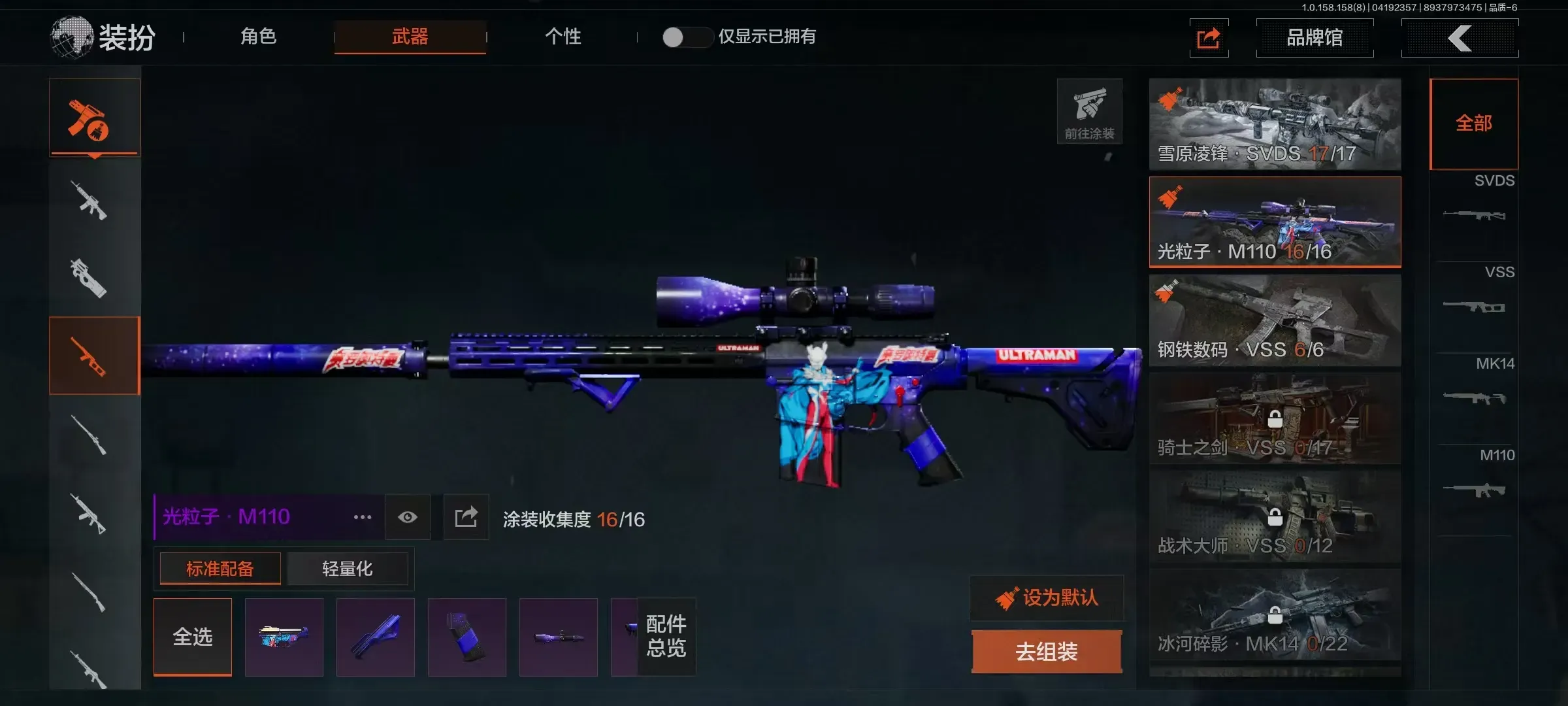Switch to 轻量化 loadout tab
Image resolution: width=1568 pixels, height=706 pixels.
[x=347, y=569]
